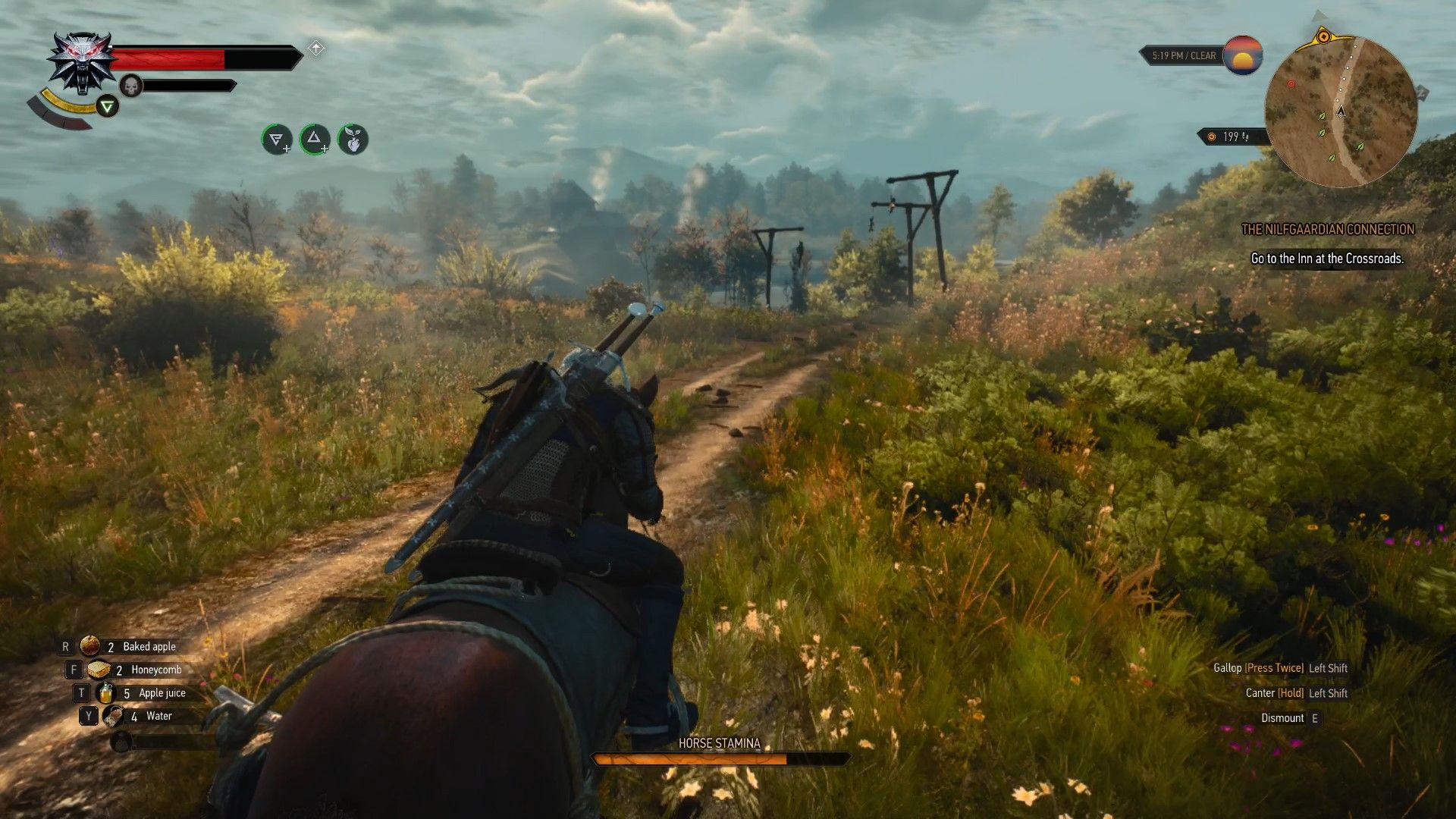Inspect the inverted triangle buff icon
This screenshot has height=819, width=1456.
277,140
